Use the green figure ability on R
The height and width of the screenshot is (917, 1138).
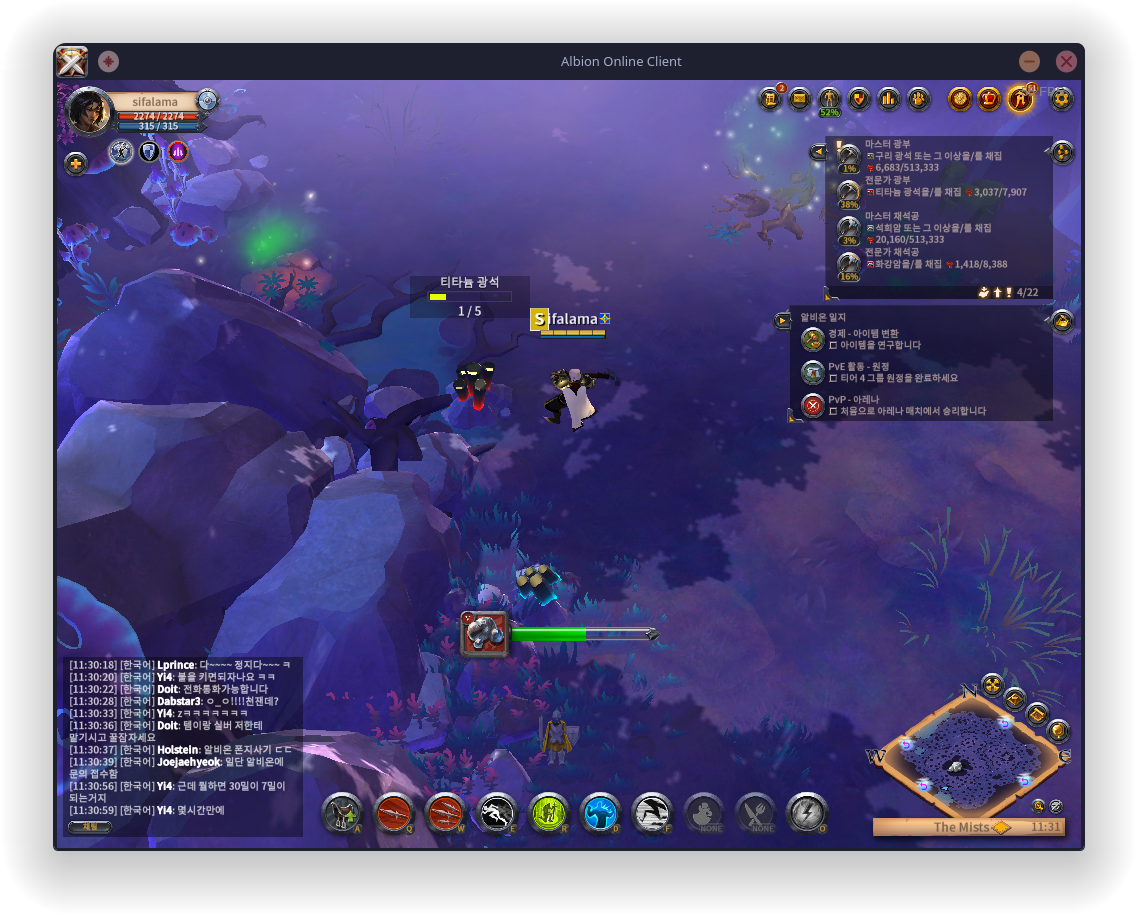coord(548,813)
